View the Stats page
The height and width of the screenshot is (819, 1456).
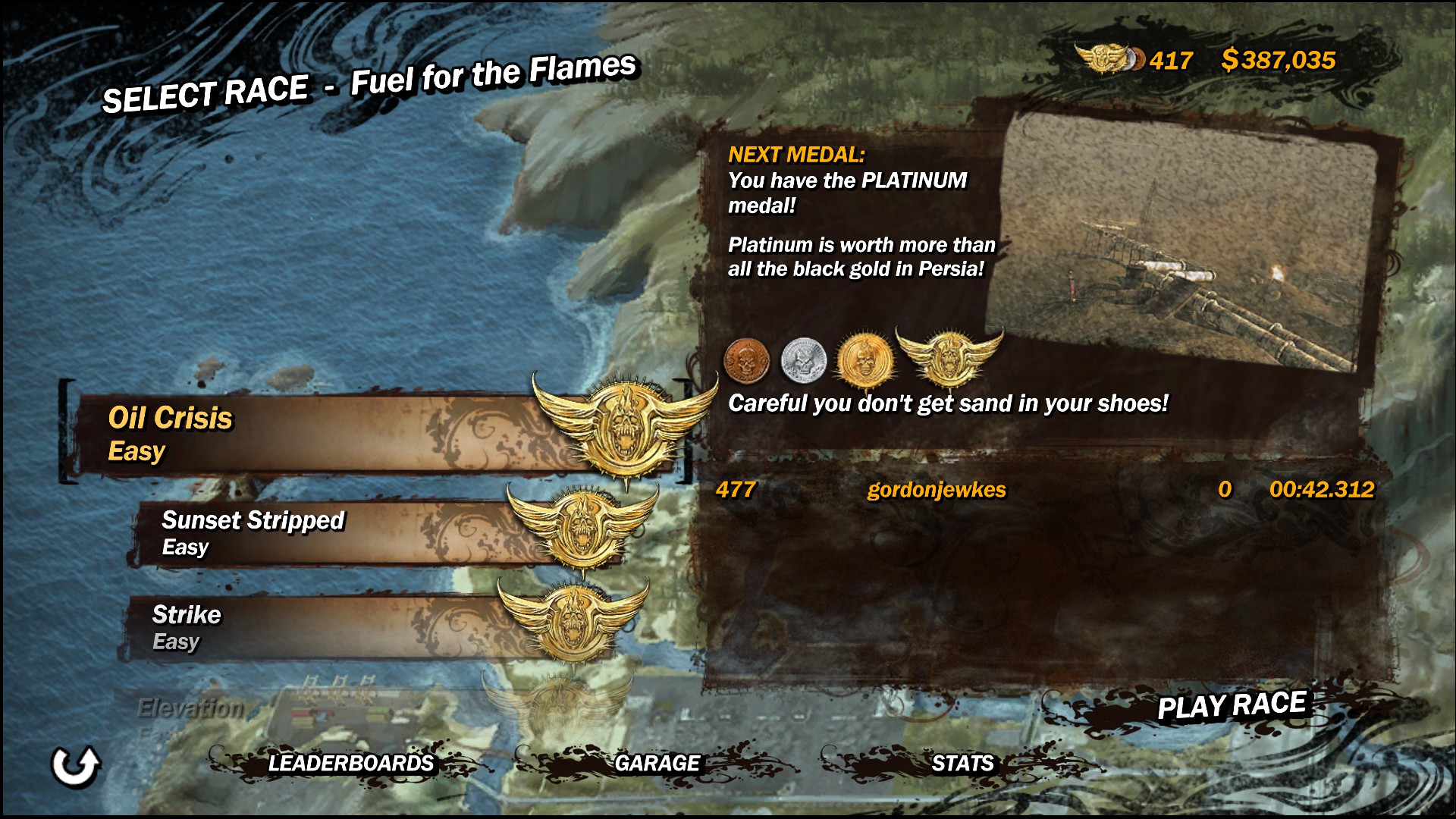[x=962, y=763]
